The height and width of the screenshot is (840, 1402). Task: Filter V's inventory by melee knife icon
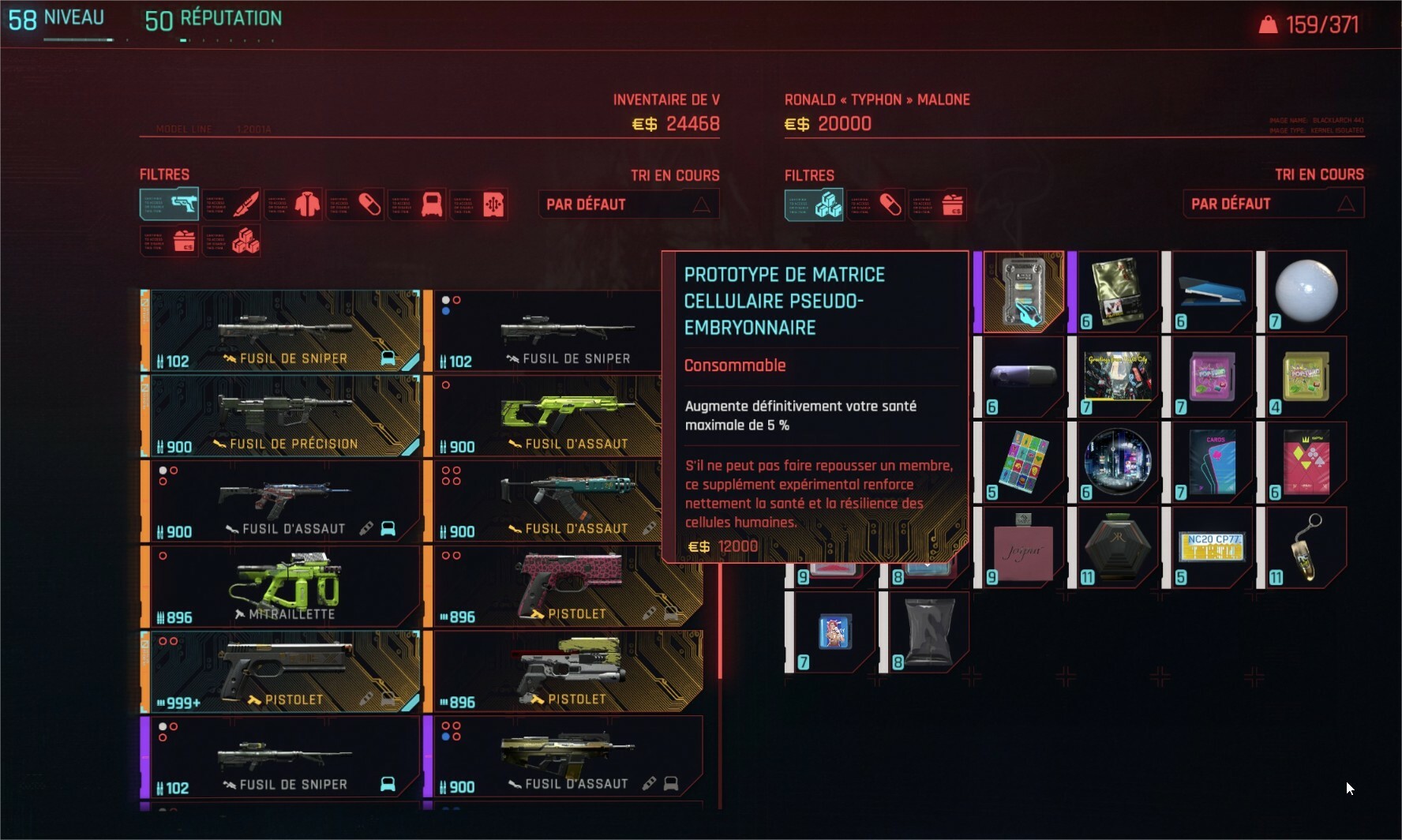tap(231, 204)
